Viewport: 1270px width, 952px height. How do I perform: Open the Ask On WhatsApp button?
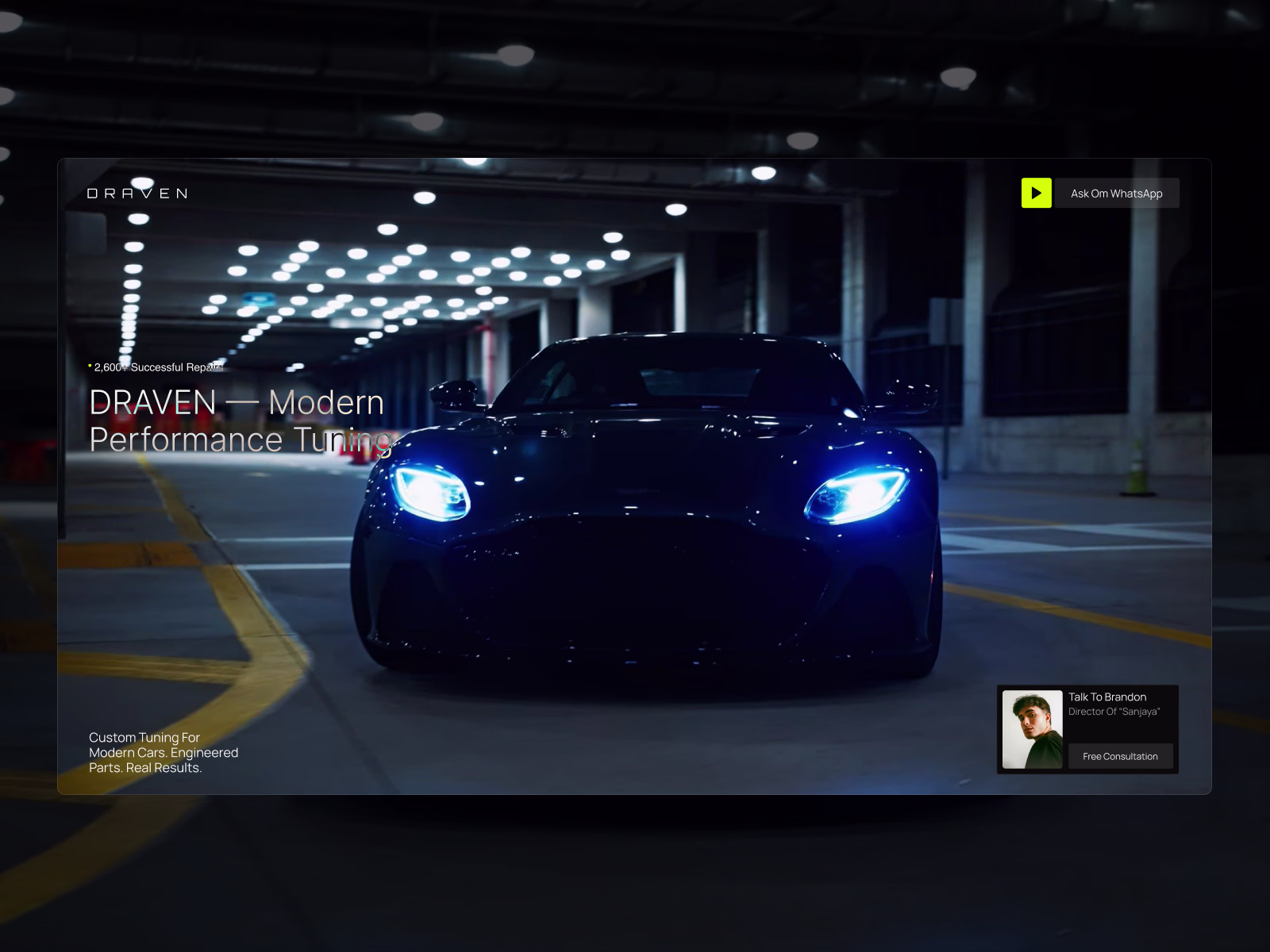click(1116, 194)
